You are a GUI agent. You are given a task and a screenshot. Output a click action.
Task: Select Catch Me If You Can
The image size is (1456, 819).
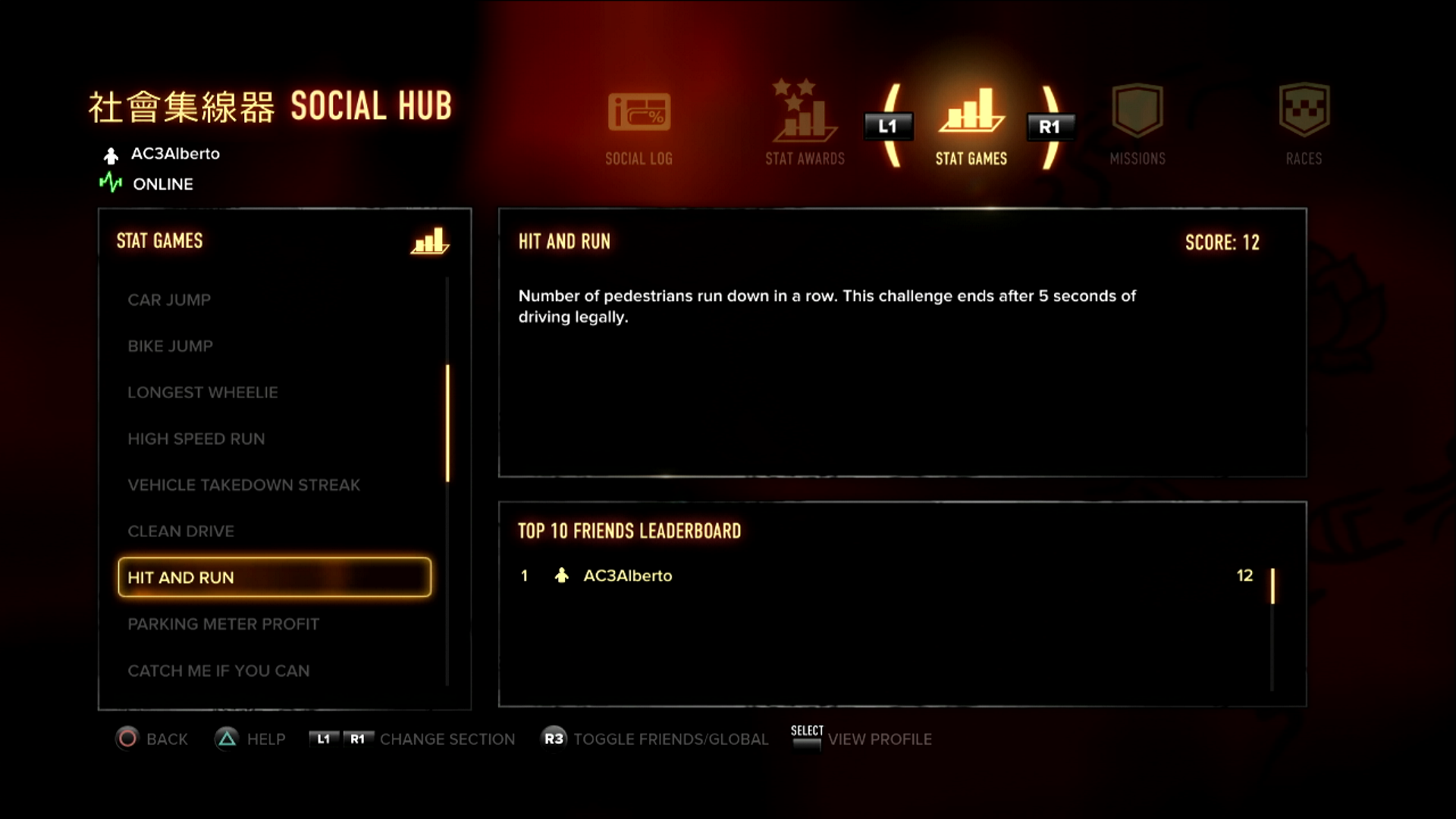pos(218,671)
